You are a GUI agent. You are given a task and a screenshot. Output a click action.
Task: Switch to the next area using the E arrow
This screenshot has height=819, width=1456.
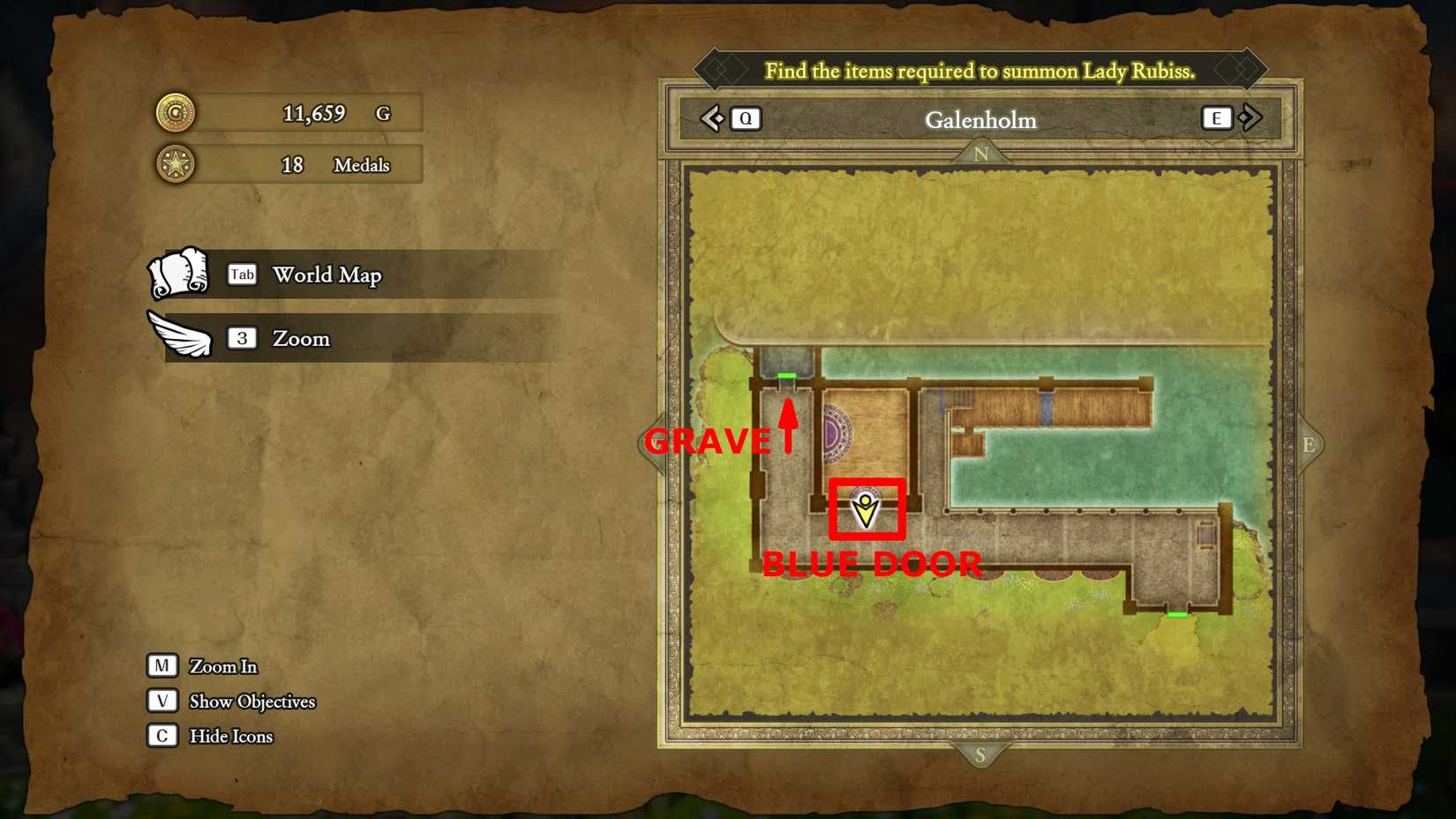1217,117
